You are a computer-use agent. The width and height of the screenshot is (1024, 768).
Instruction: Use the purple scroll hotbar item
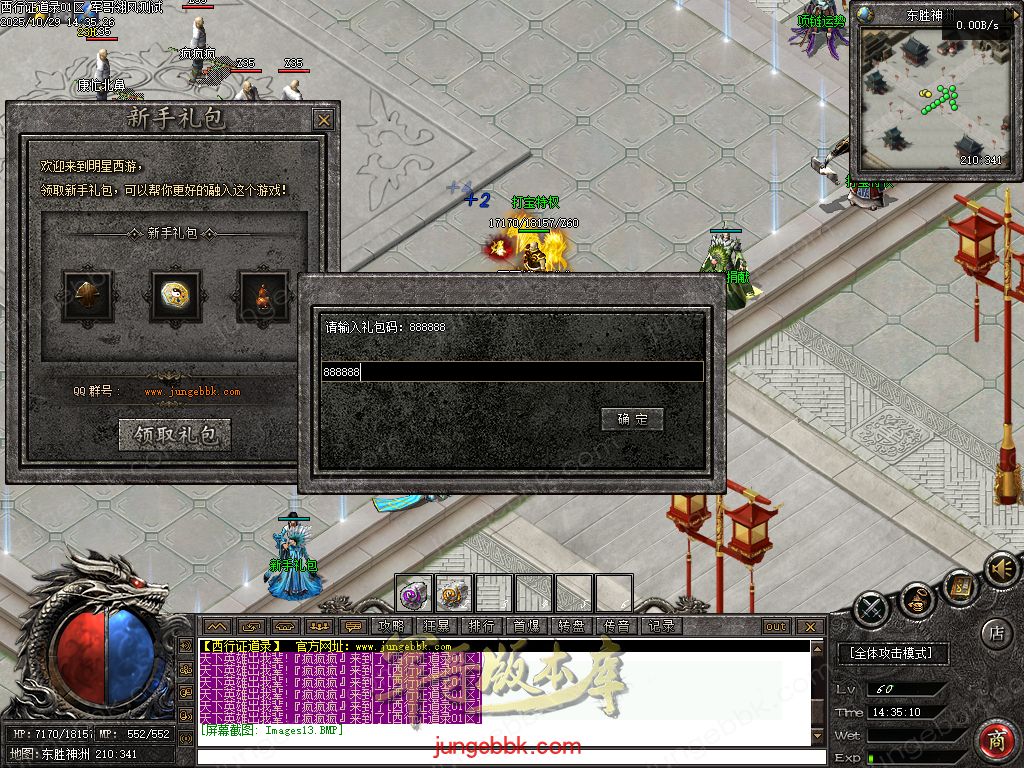tap(413, 594)
